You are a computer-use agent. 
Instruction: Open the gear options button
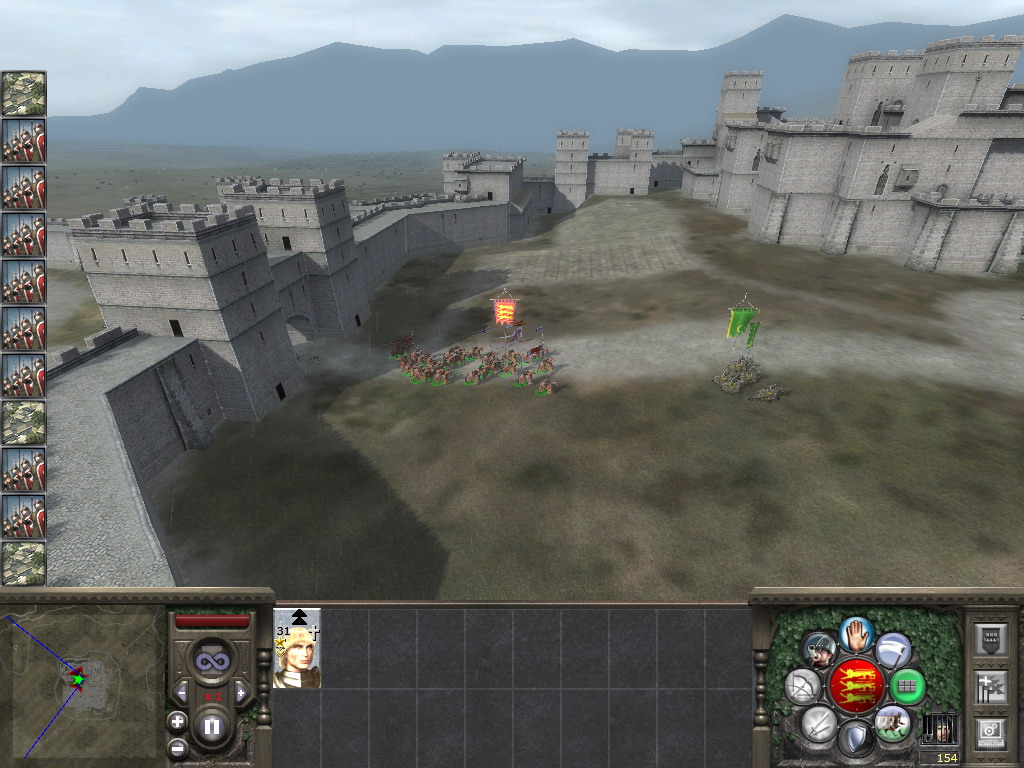tap(990, 733)
